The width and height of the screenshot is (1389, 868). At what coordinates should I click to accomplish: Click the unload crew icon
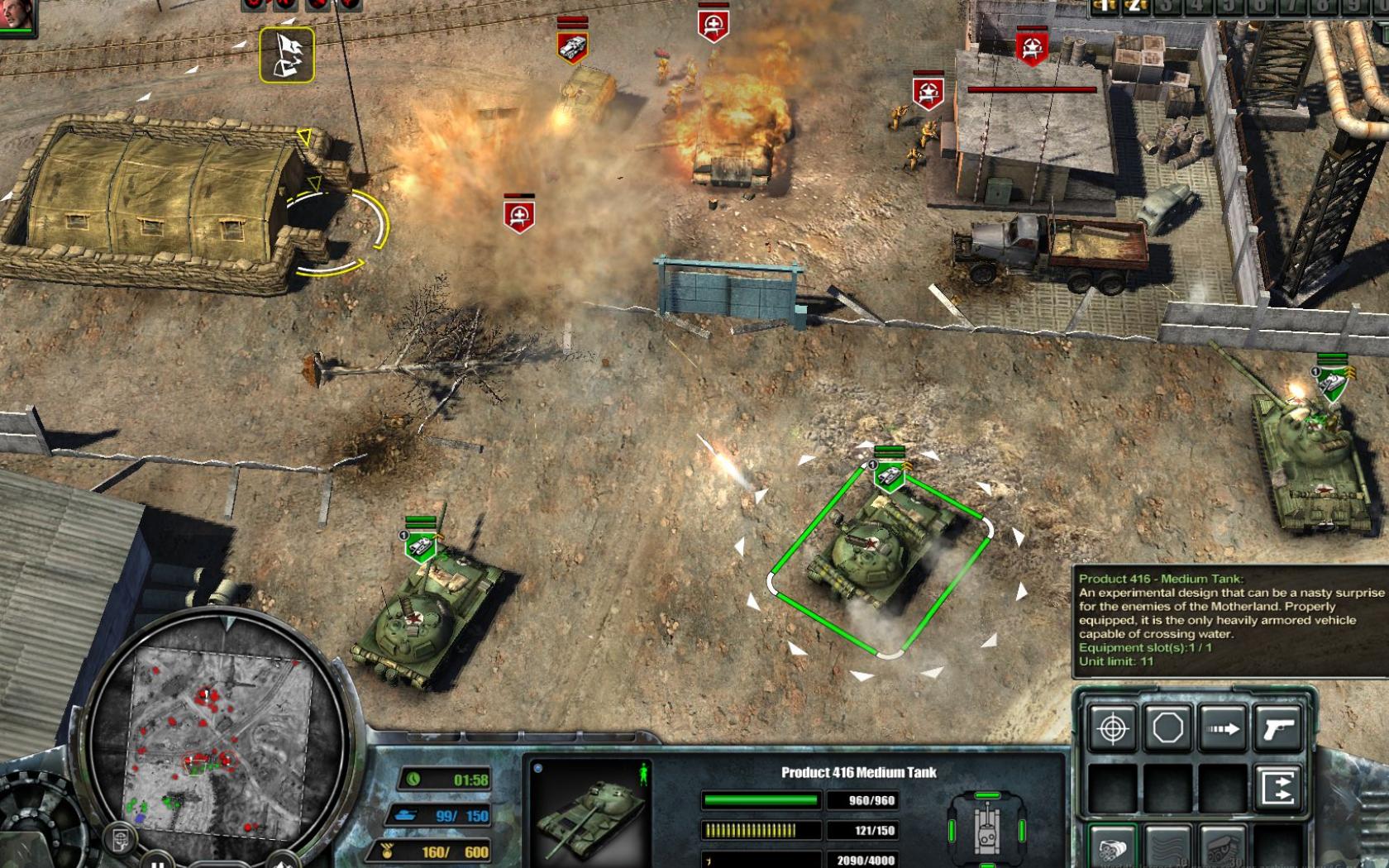pos(1277,785)
